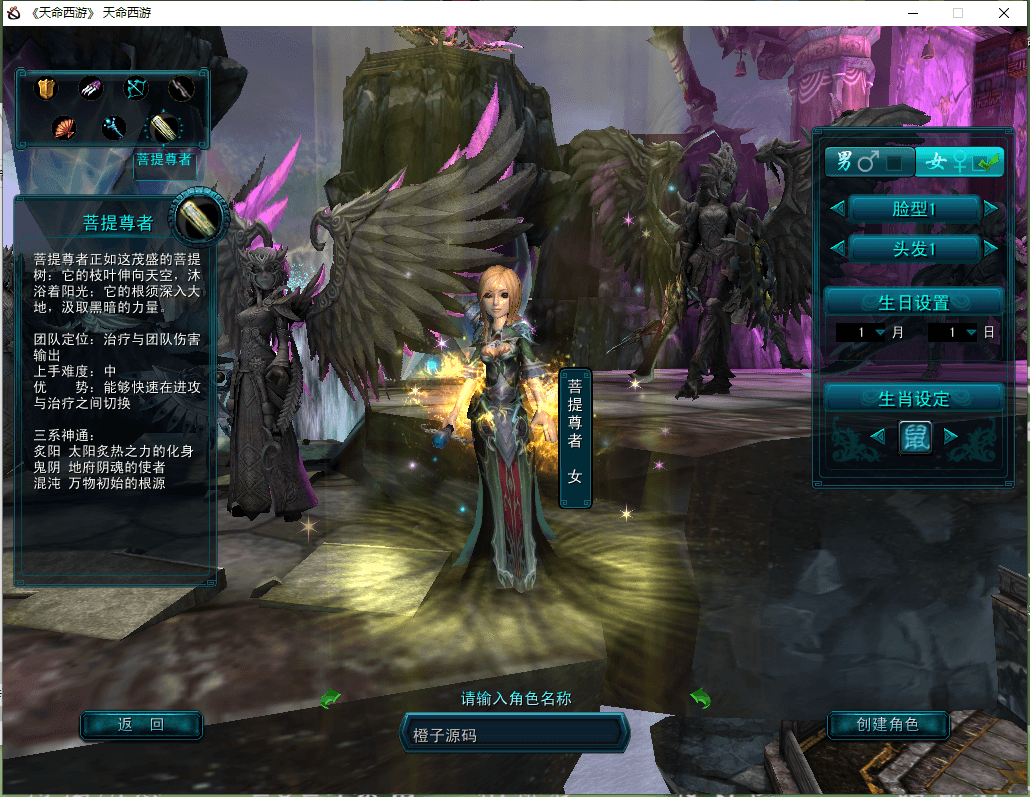Rotate character with the right green arrow
Viewport: 1030px width, 797px height.
point(700,698)
